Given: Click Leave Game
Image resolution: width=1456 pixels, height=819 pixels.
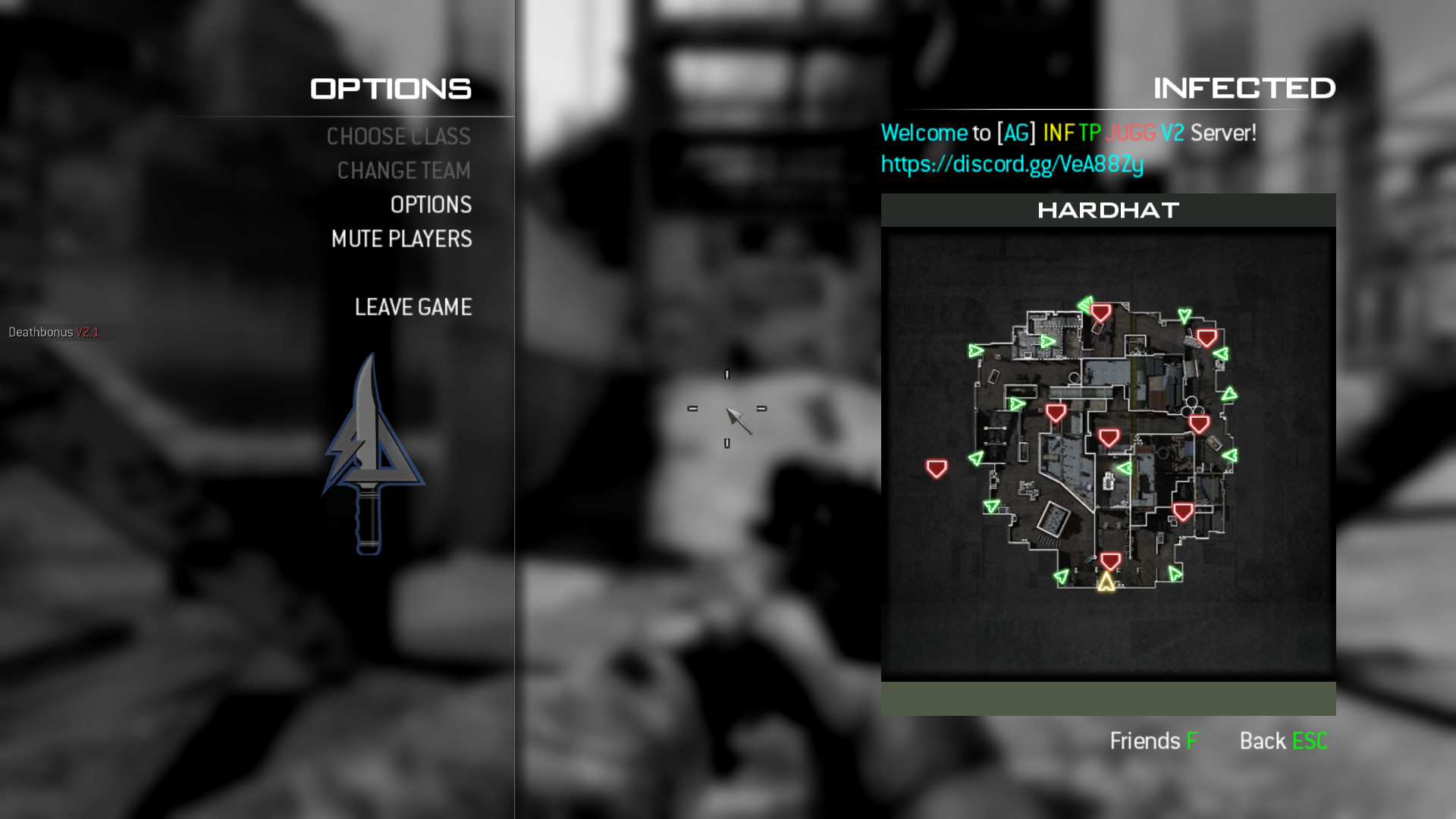Looking at the screenshot, I should tap(413, 307).
